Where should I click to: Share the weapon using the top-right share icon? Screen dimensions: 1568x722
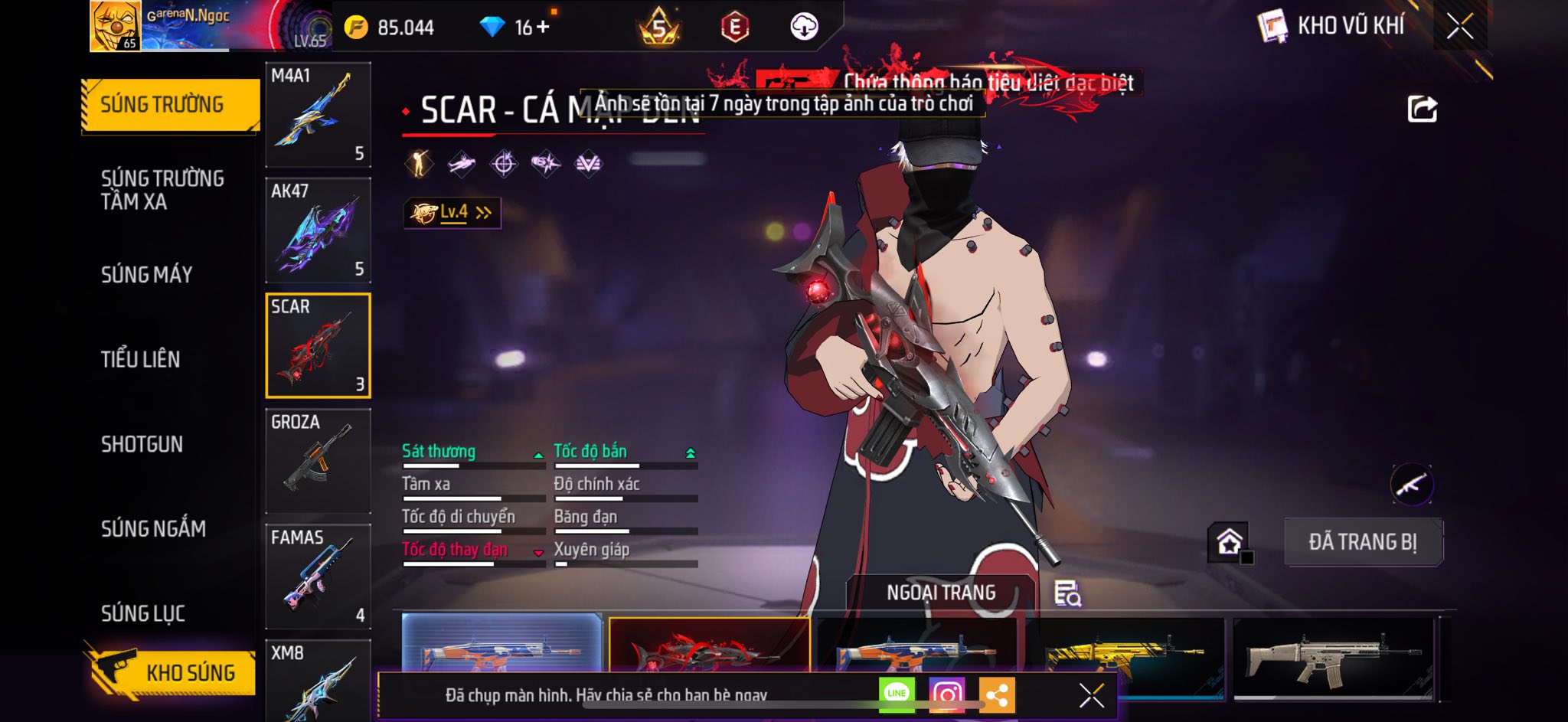[x=1422, y=109]
